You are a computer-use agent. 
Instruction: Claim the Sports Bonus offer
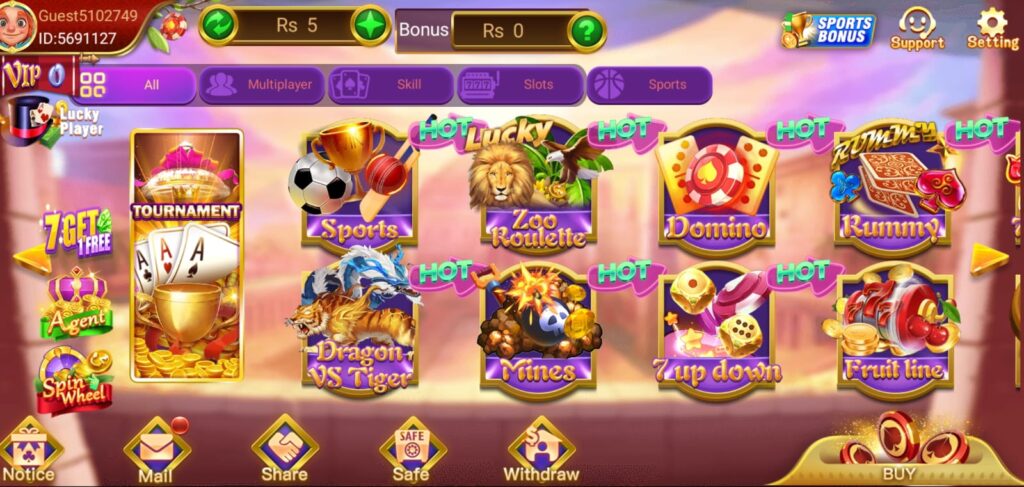coord(828,30)
